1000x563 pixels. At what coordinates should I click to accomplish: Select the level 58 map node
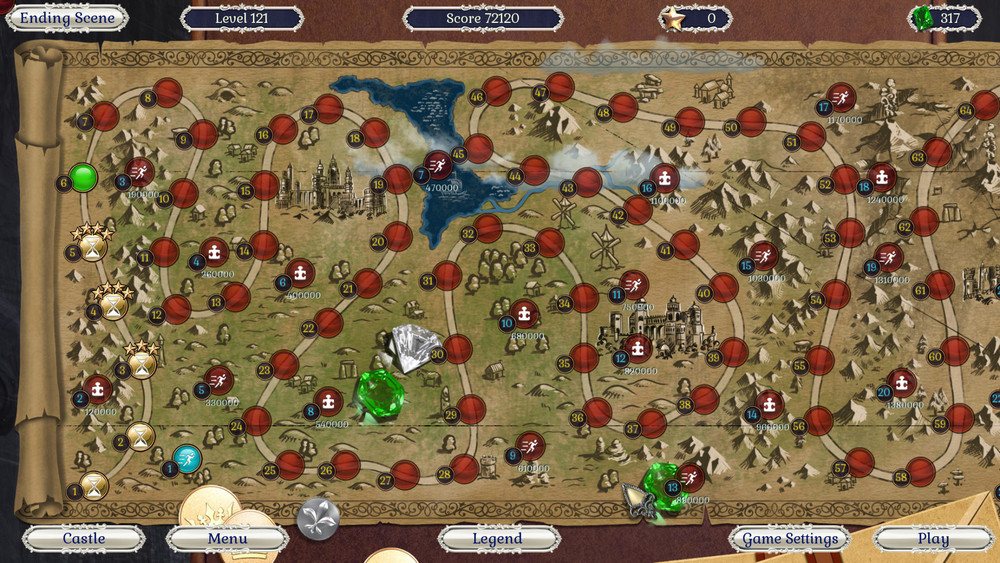point(921,472)
